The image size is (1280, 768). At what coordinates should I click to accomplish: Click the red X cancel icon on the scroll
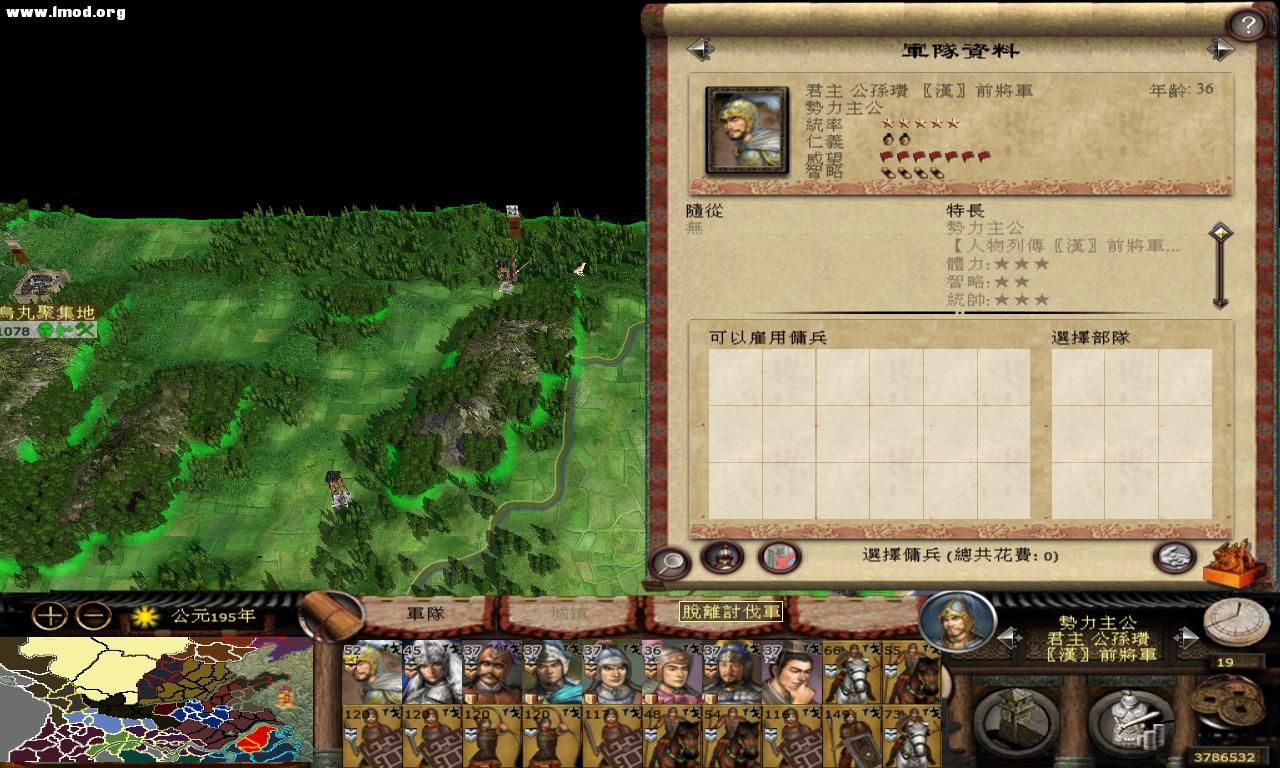click(780, 558)
